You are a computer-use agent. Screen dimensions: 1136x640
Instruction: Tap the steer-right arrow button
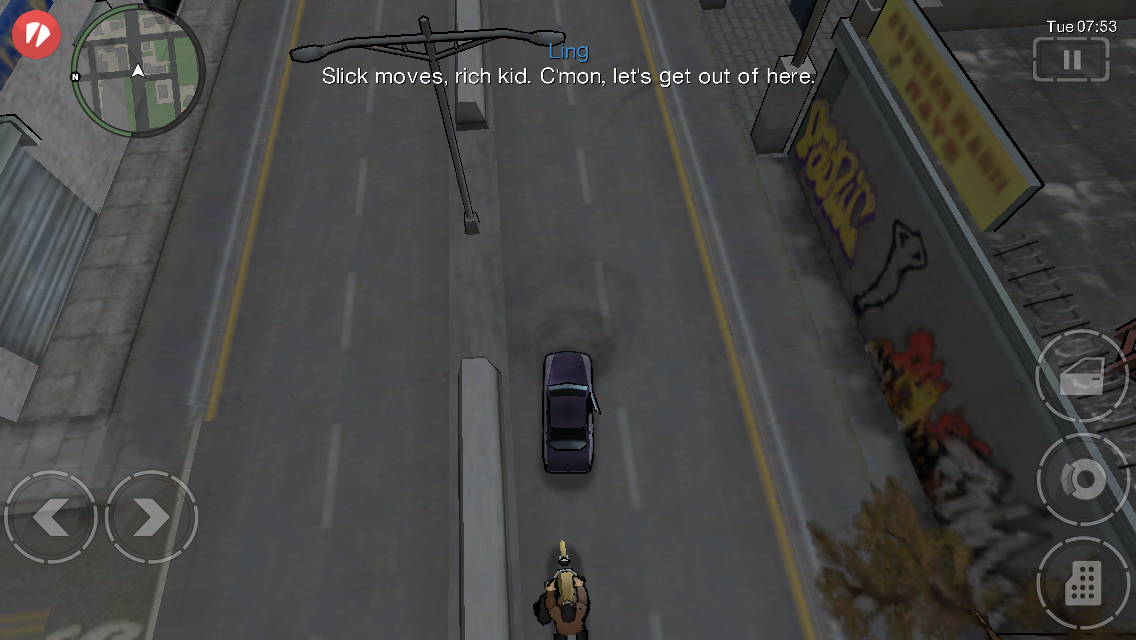point(151,517)
